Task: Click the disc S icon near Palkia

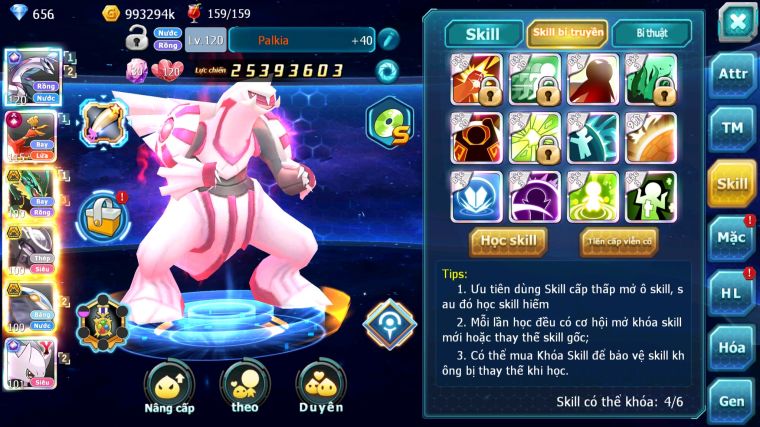Action: coord(389,122)
